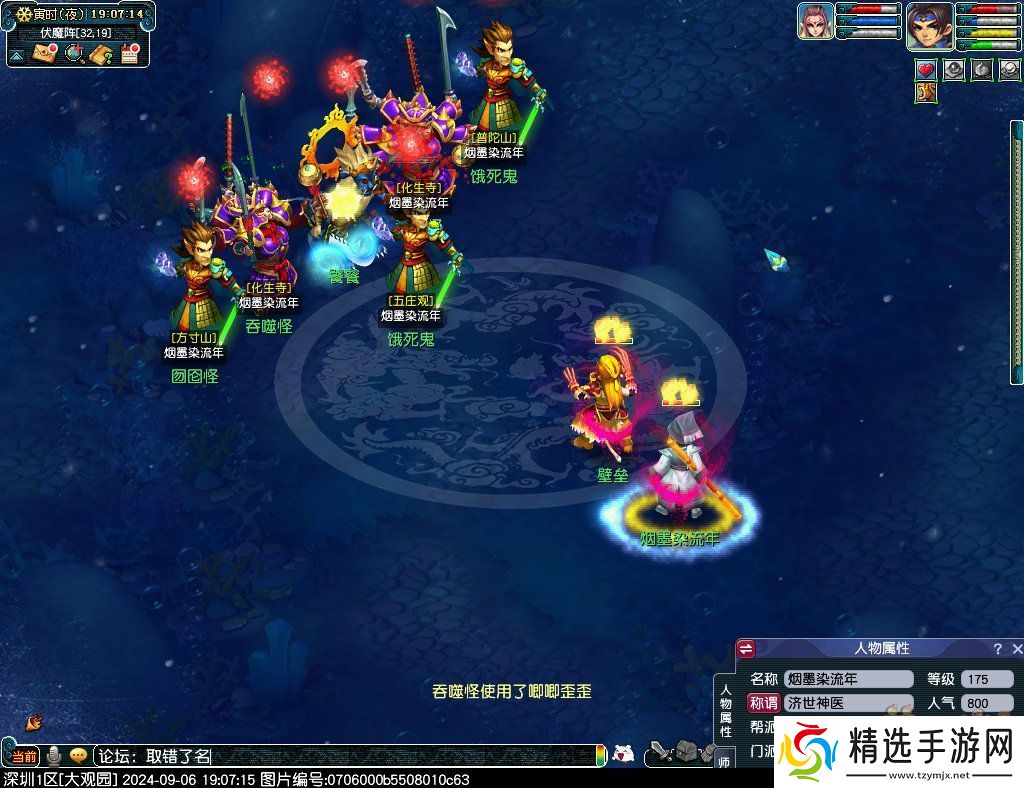1024x788 pixels.
Task: Activate the microphone voice input button
Action: 54,756
